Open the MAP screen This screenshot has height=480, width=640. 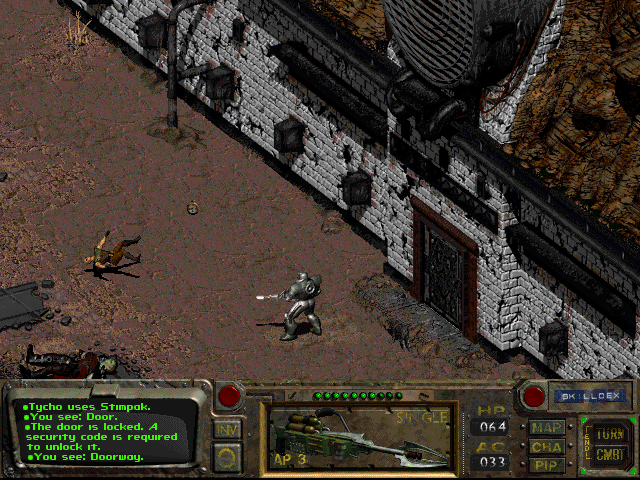pyautogui.click(x=547, y=428)
